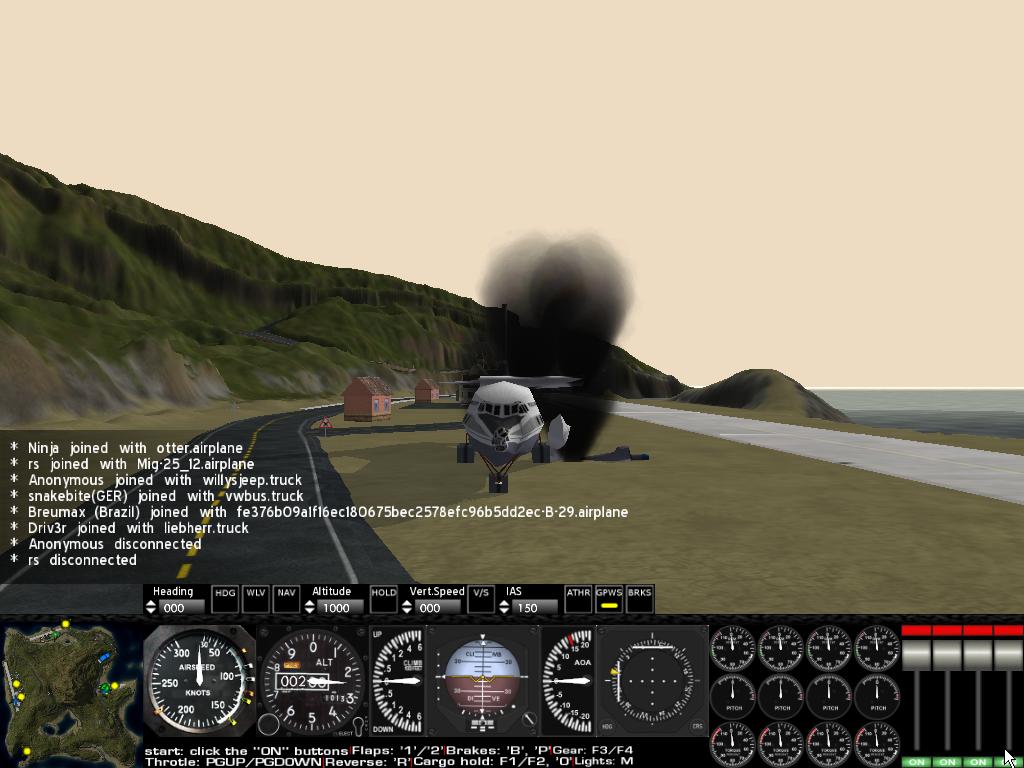Lower the Altitude setting using down arrow
Screen dimensions: 1024x768
tap(309, 611)
